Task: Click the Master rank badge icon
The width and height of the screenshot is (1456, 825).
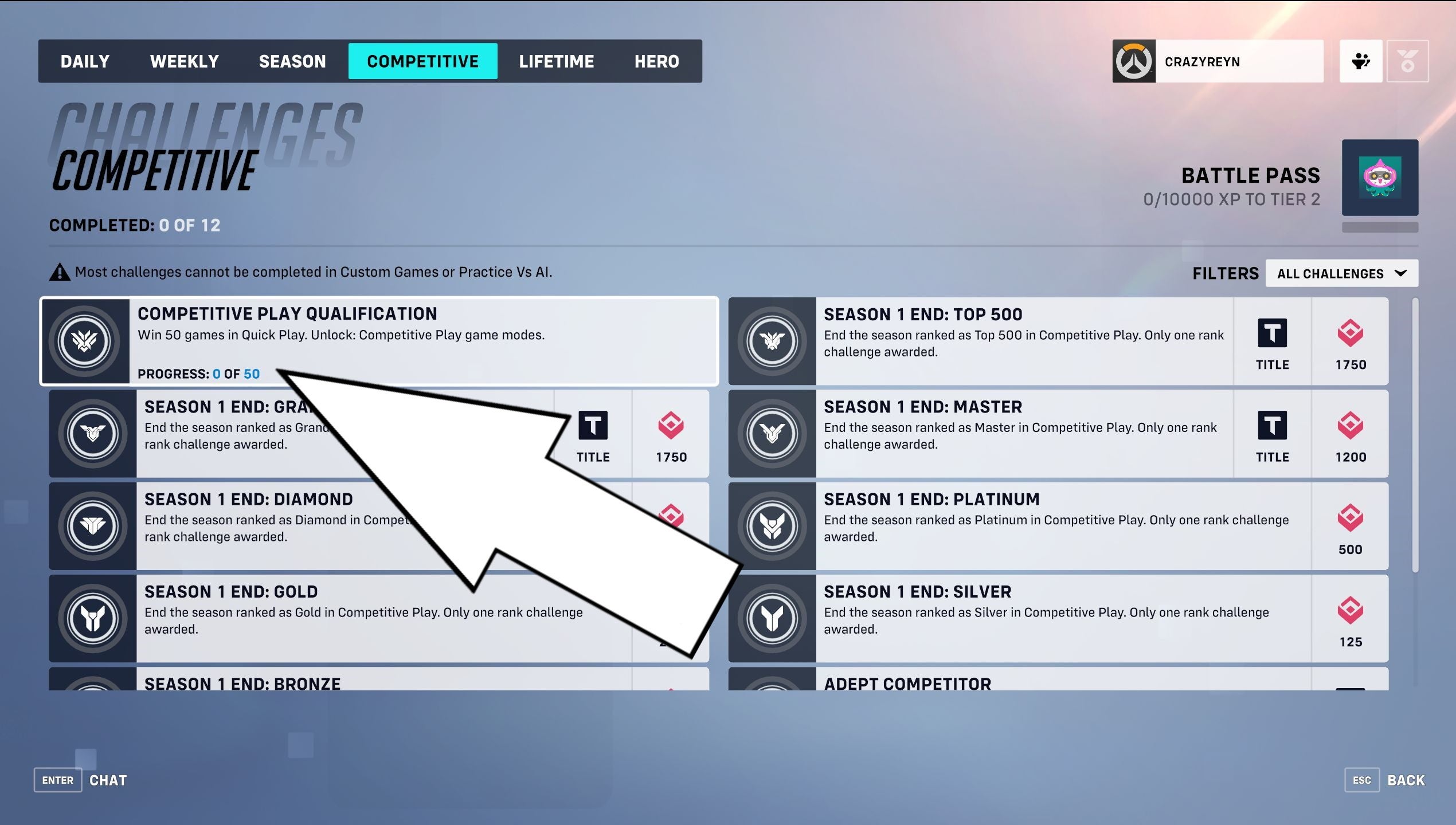Action: 772,434
